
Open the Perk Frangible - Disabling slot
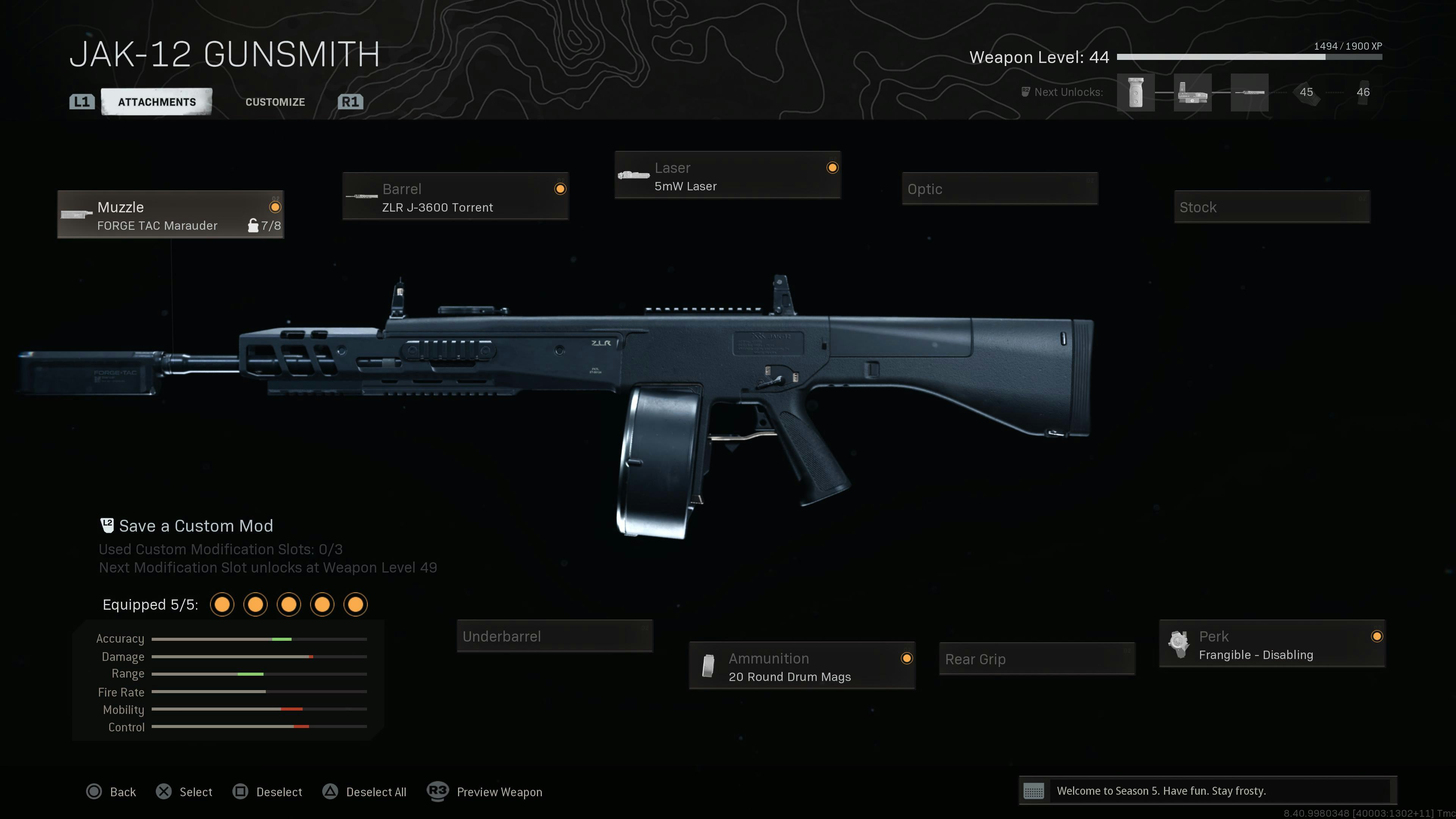pyautogui.click(x=1272, y=644)
